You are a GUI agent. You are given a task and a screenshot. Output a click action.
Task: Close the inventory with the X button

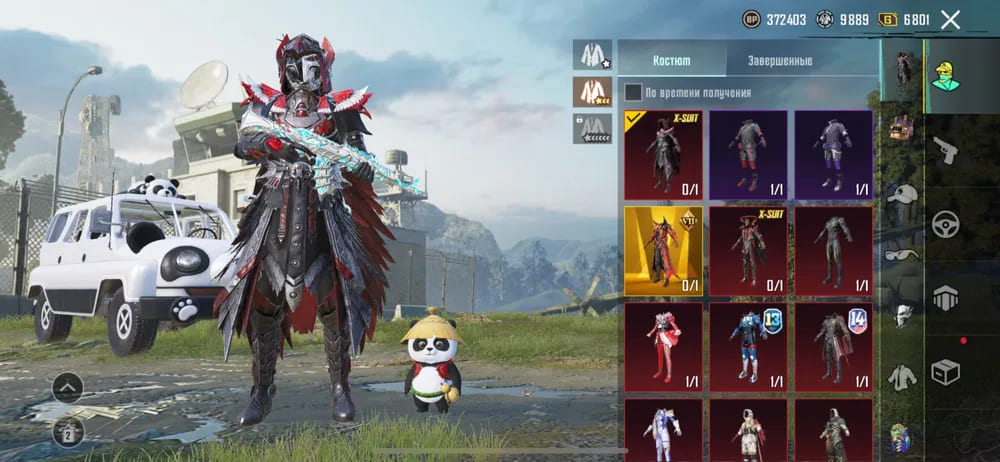950,19
